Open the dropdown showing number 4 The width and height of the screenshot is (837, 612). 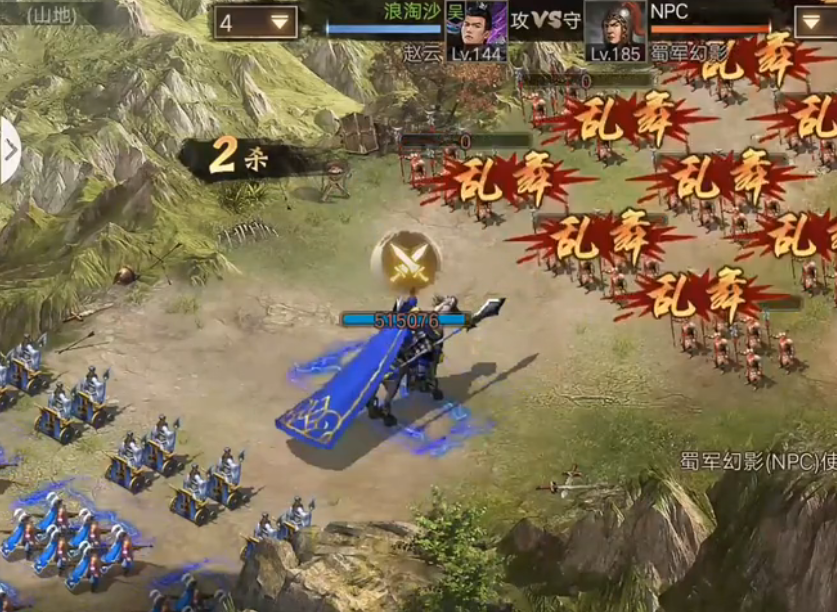coord(255,22)
